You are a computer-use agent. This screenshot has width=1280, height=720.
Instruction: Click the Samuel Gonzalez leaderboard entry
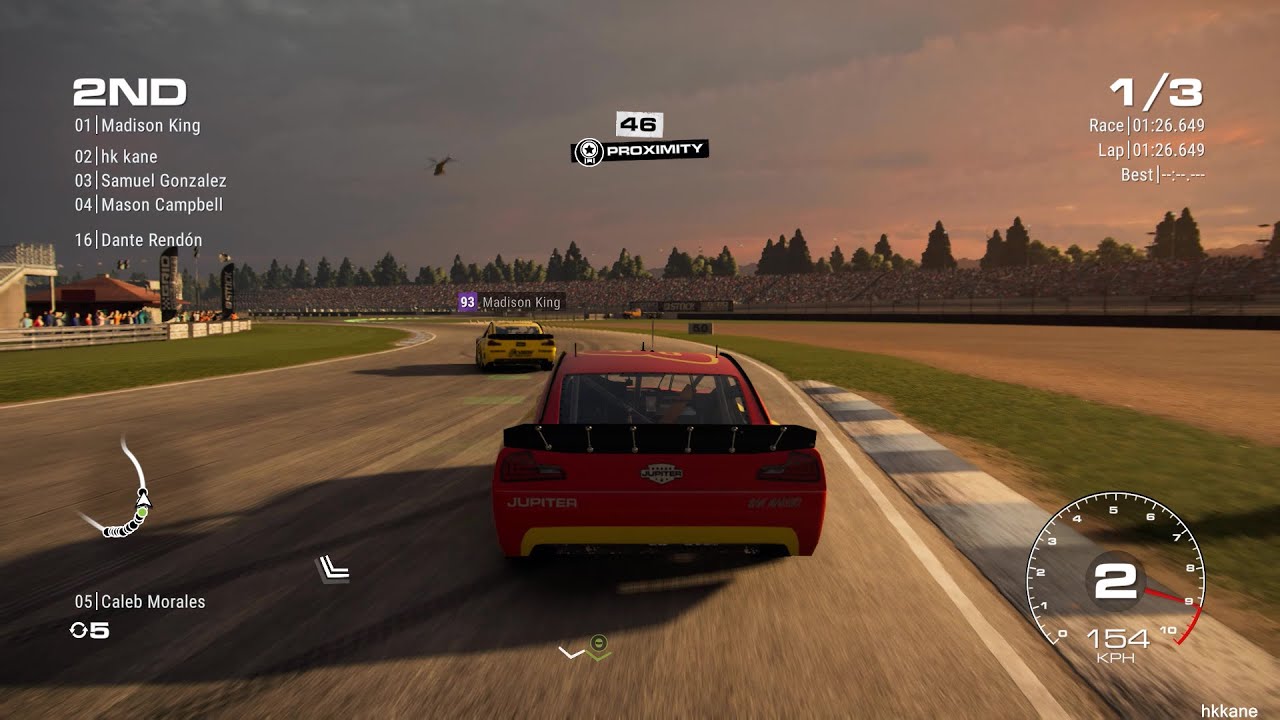click(x=150, y=181)
